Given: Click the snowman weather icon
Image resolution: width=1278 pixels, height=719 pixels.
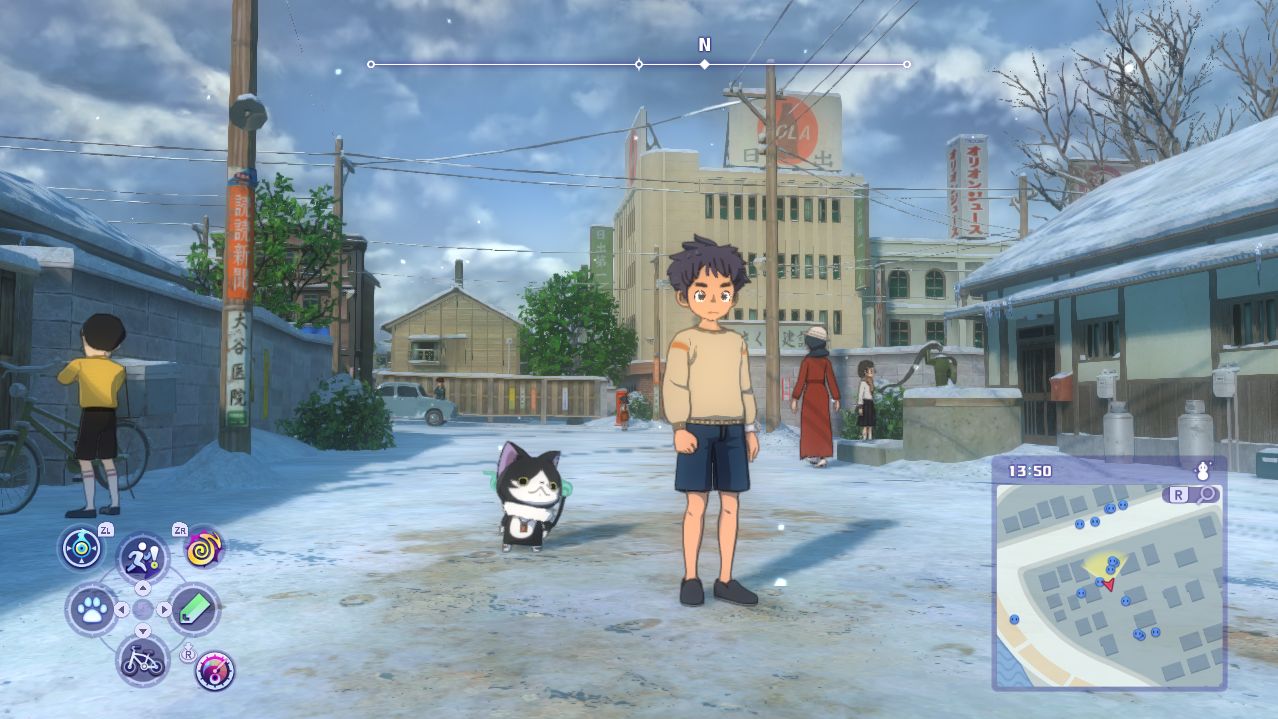Looking at the screenshot, I should coord(1203,470).
